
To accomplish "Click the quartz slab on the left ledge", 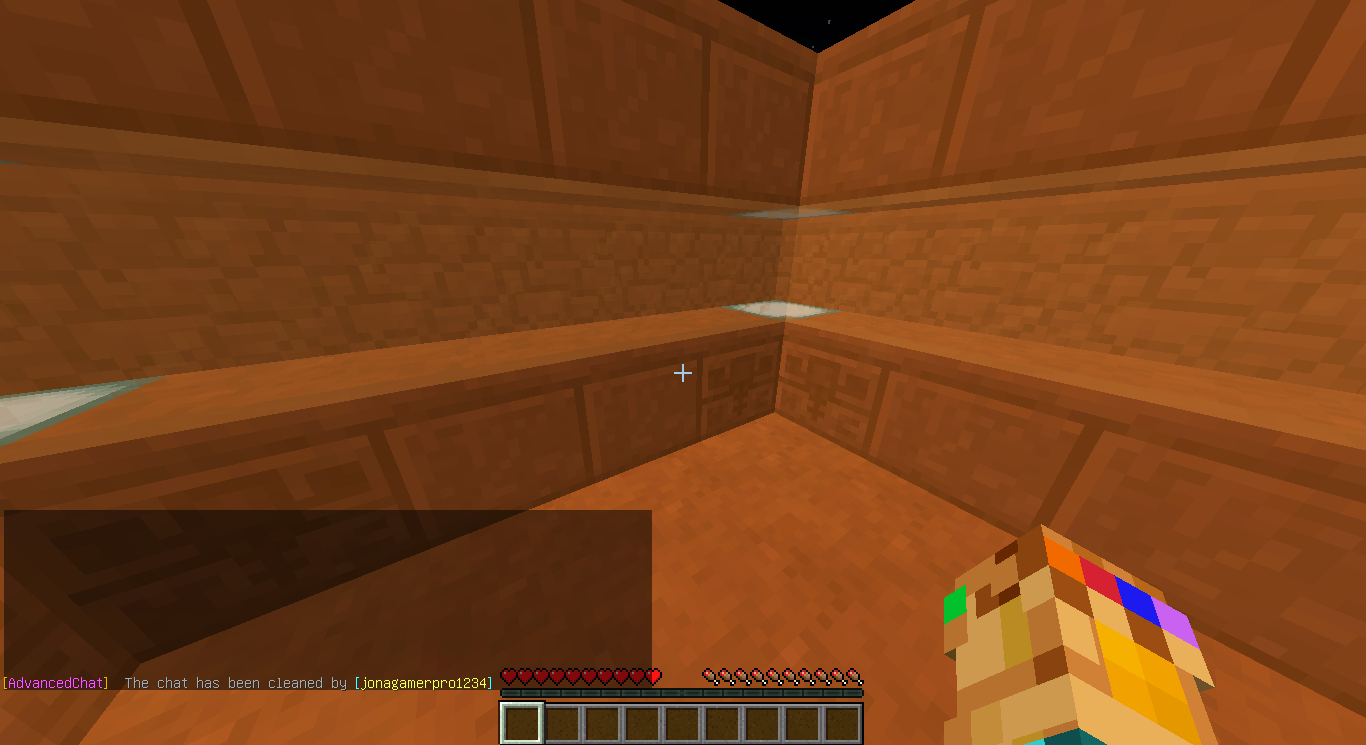I will pos(40,400).
